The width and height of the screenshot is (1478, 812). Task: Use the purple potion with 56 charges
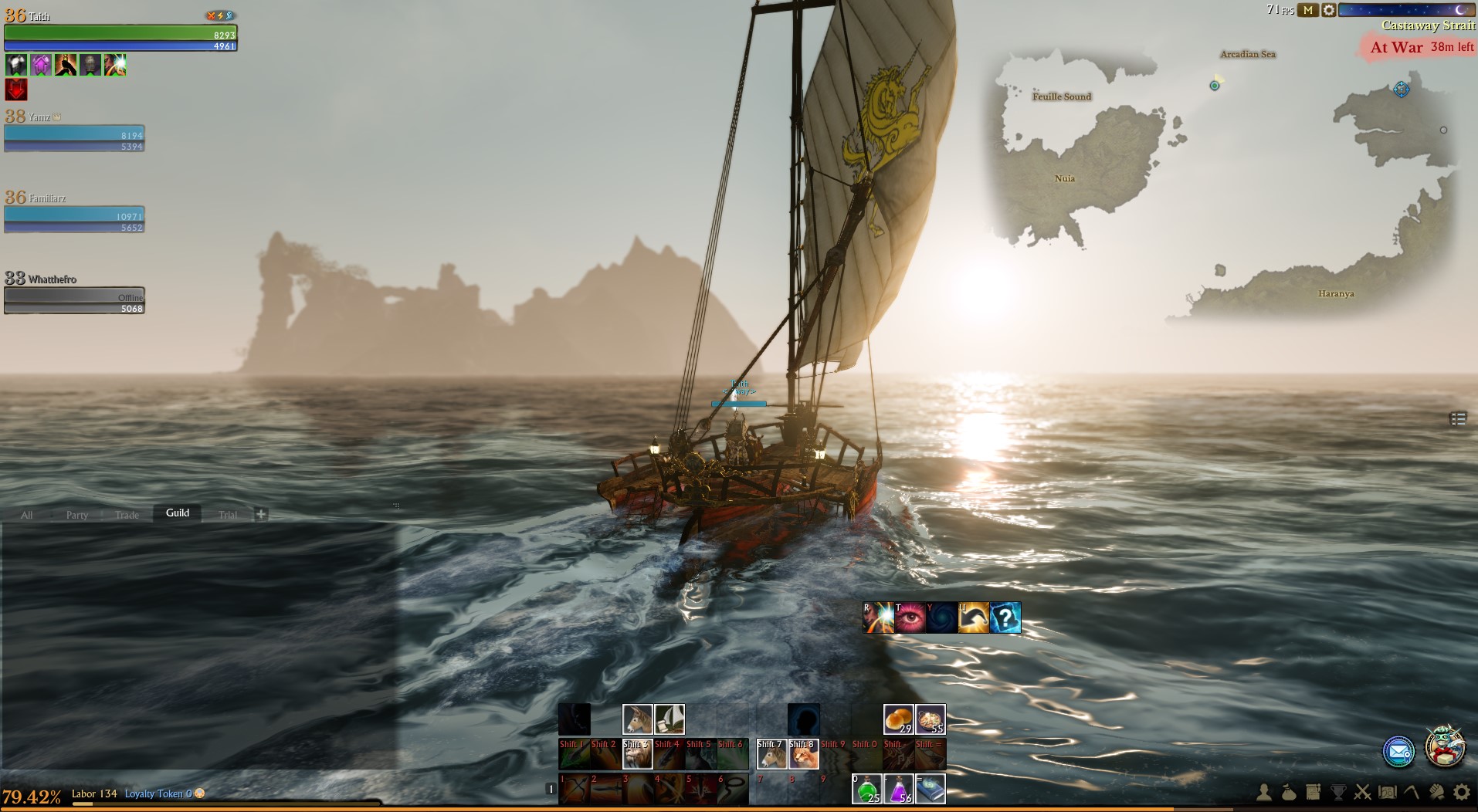tap(899, 789)
